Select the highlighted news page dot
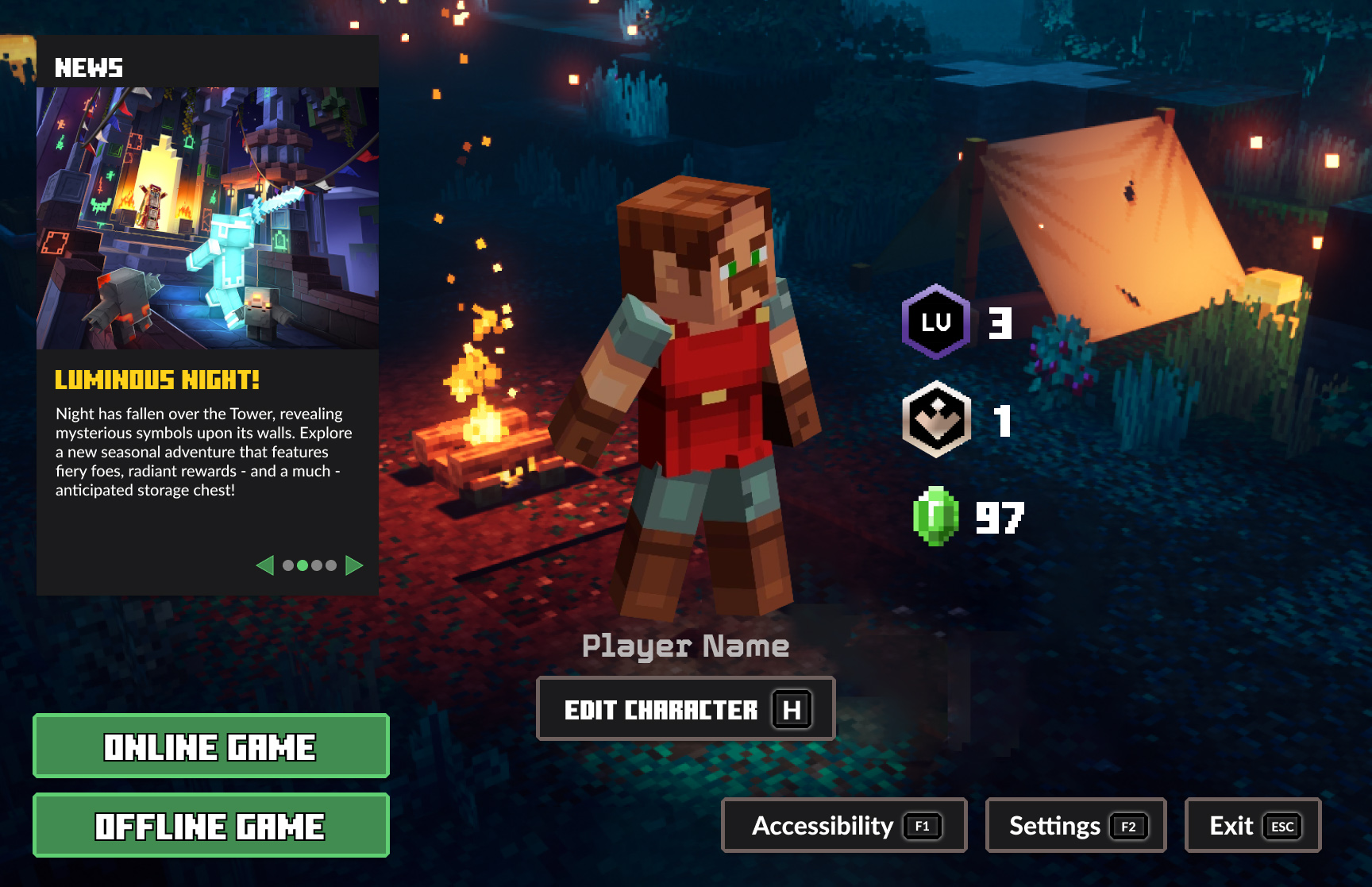This screenshot has height=887, width=1372. coord(303,565)
